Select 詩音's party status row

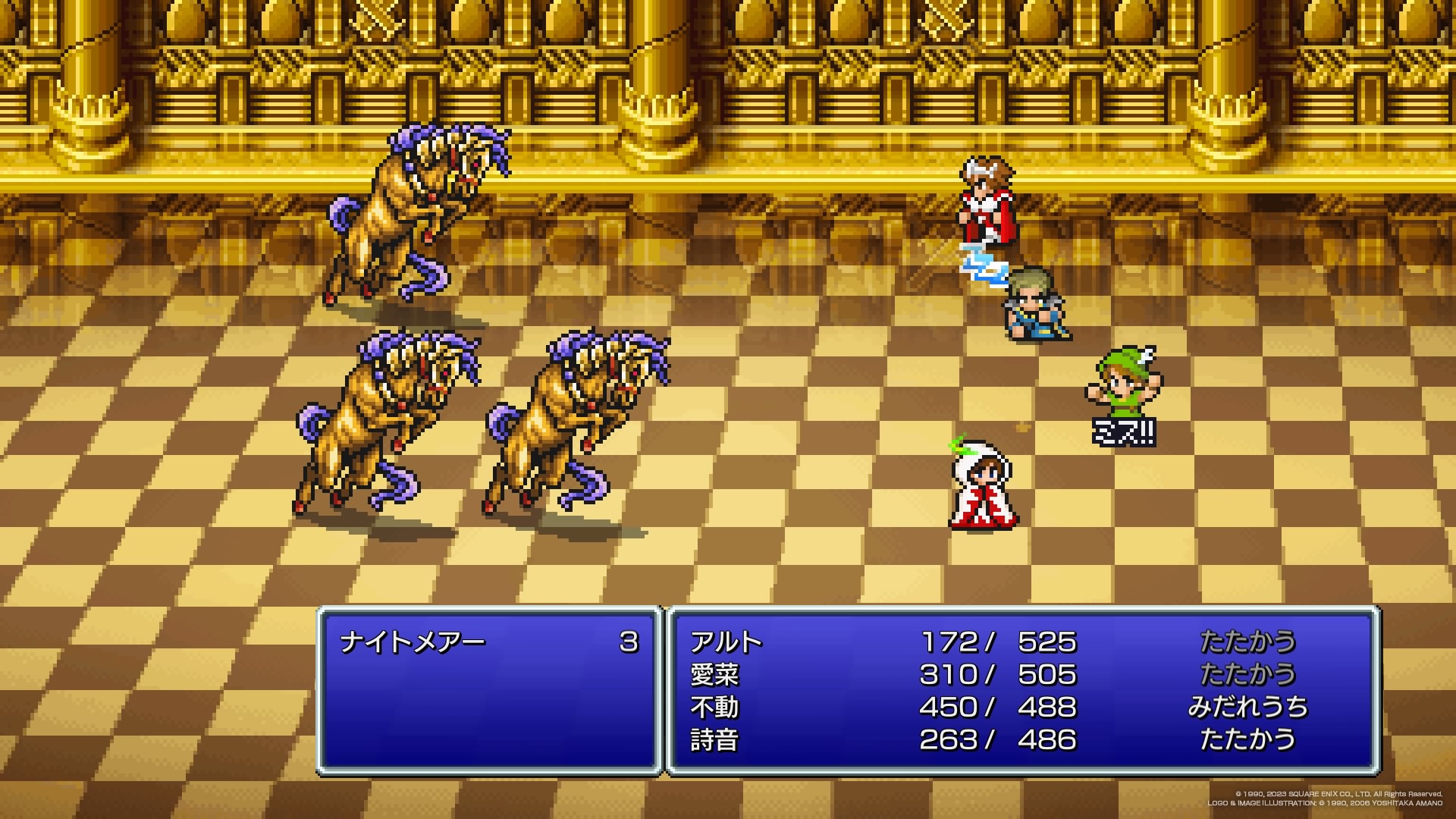coord(714,740)
